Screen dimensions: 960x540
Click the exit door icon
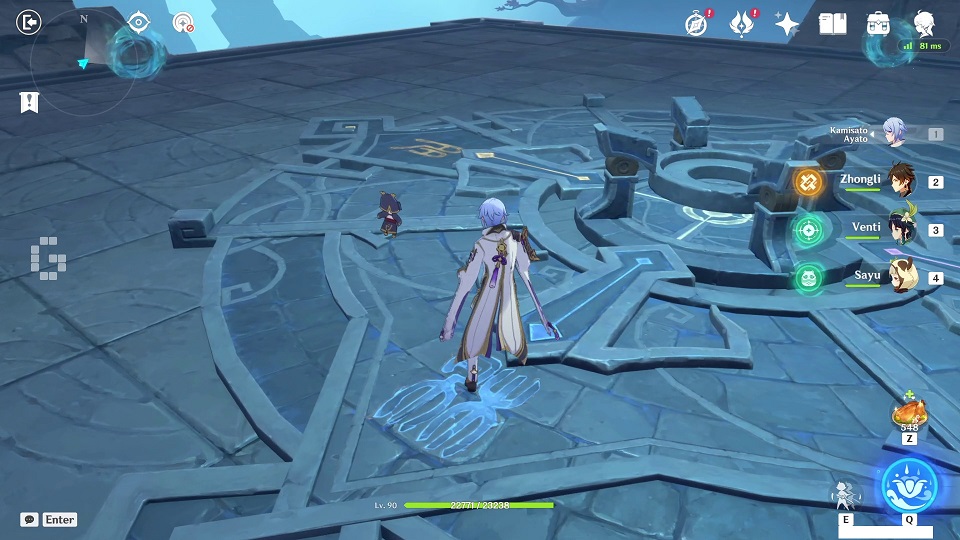[30, 22]
